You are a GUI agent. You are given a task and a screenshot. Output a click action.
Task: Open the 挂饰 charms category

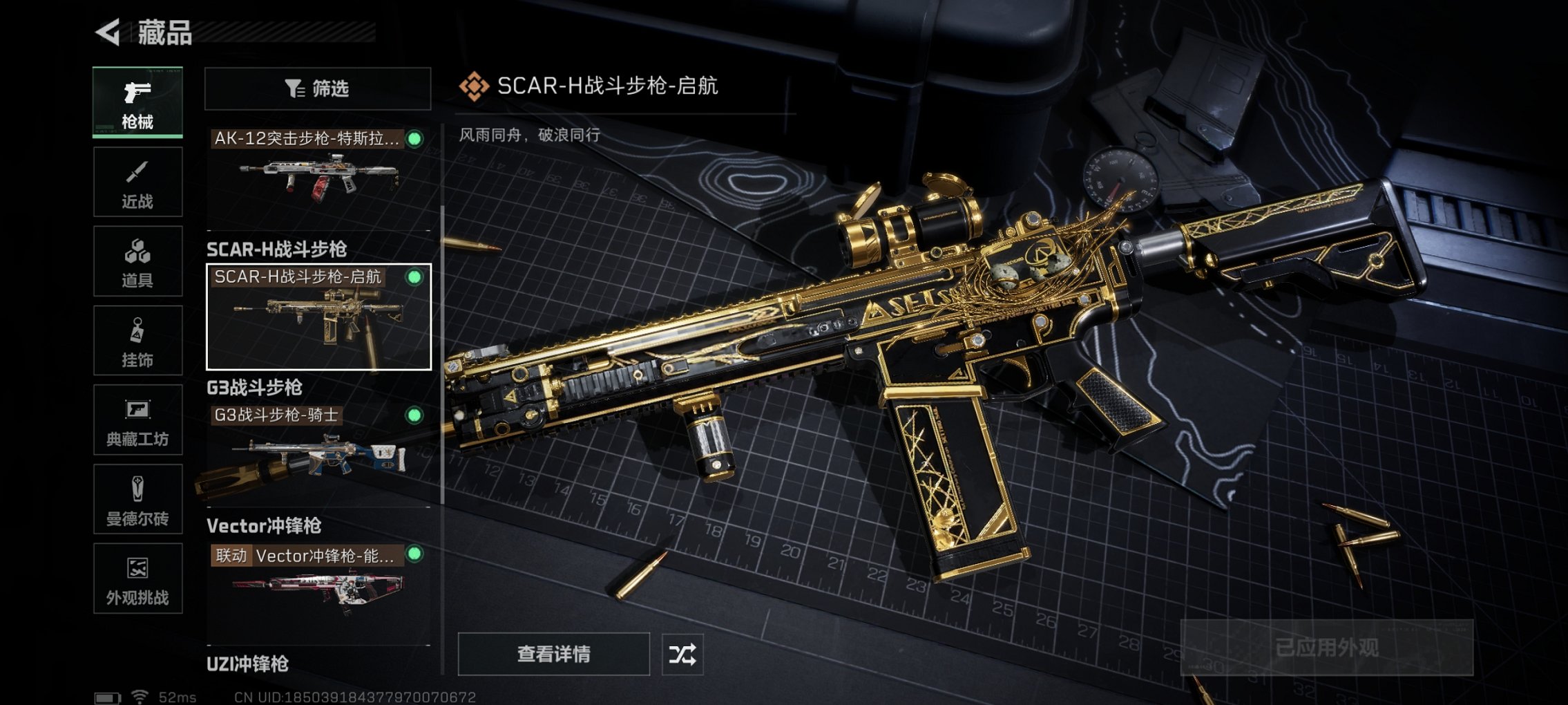(x=137, y=340)
